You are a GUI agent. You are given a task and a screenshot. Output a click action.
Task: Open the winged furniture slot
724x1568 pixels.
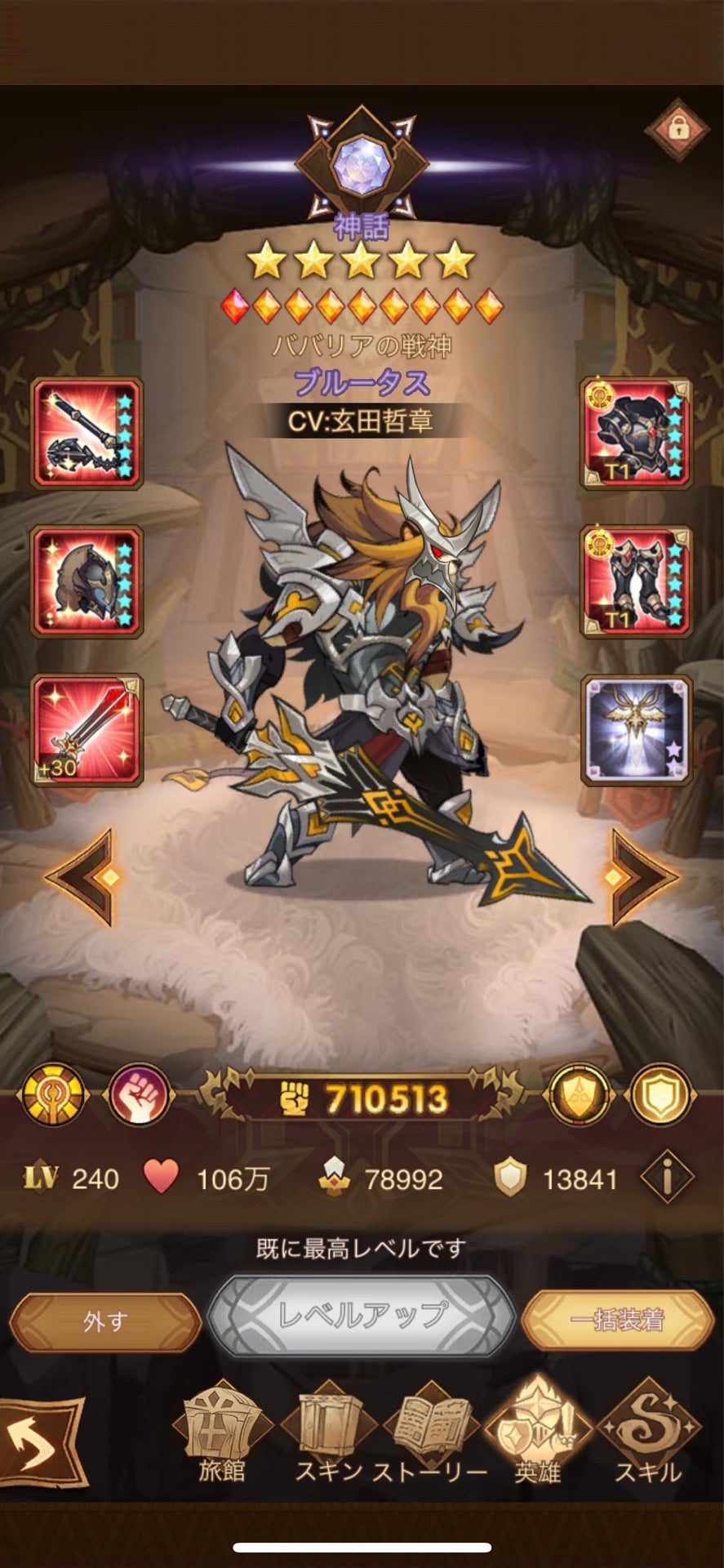[x=636, y=730]
